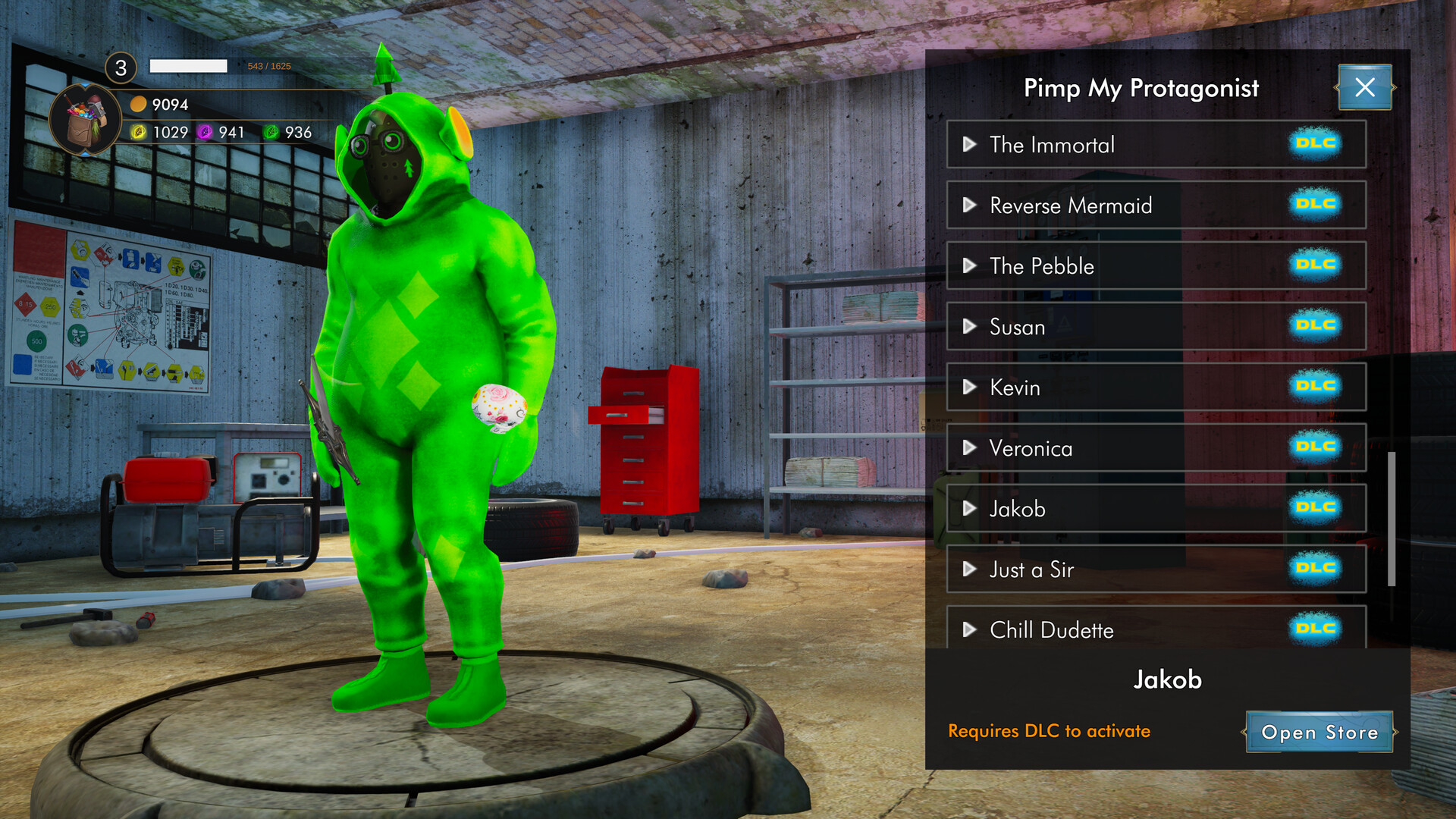Click the DLC badge next to The Immortal
Image resolution: width=1456 pixels, height=819 pixels.
[1316, 145]
